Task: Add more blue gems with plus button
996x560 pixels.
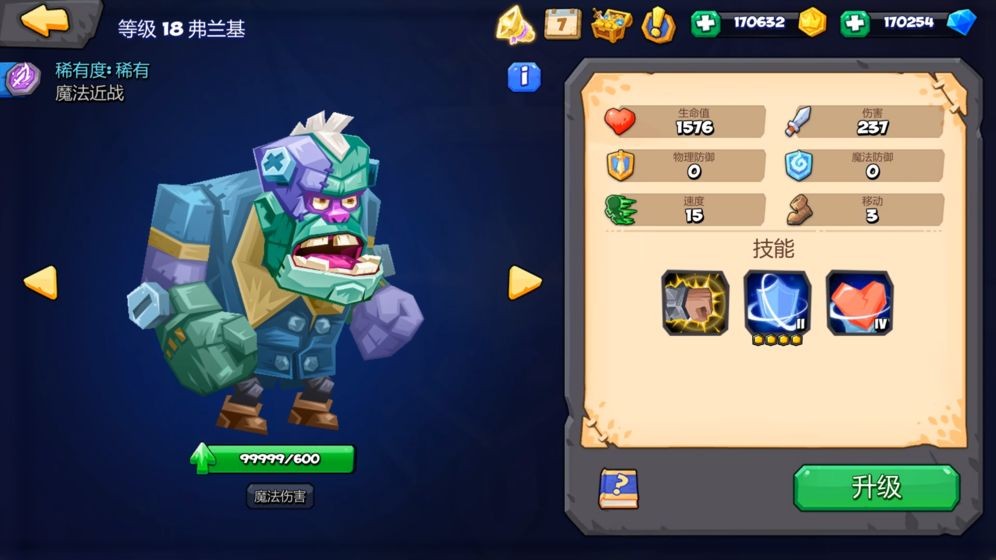Action: point(854,23)
